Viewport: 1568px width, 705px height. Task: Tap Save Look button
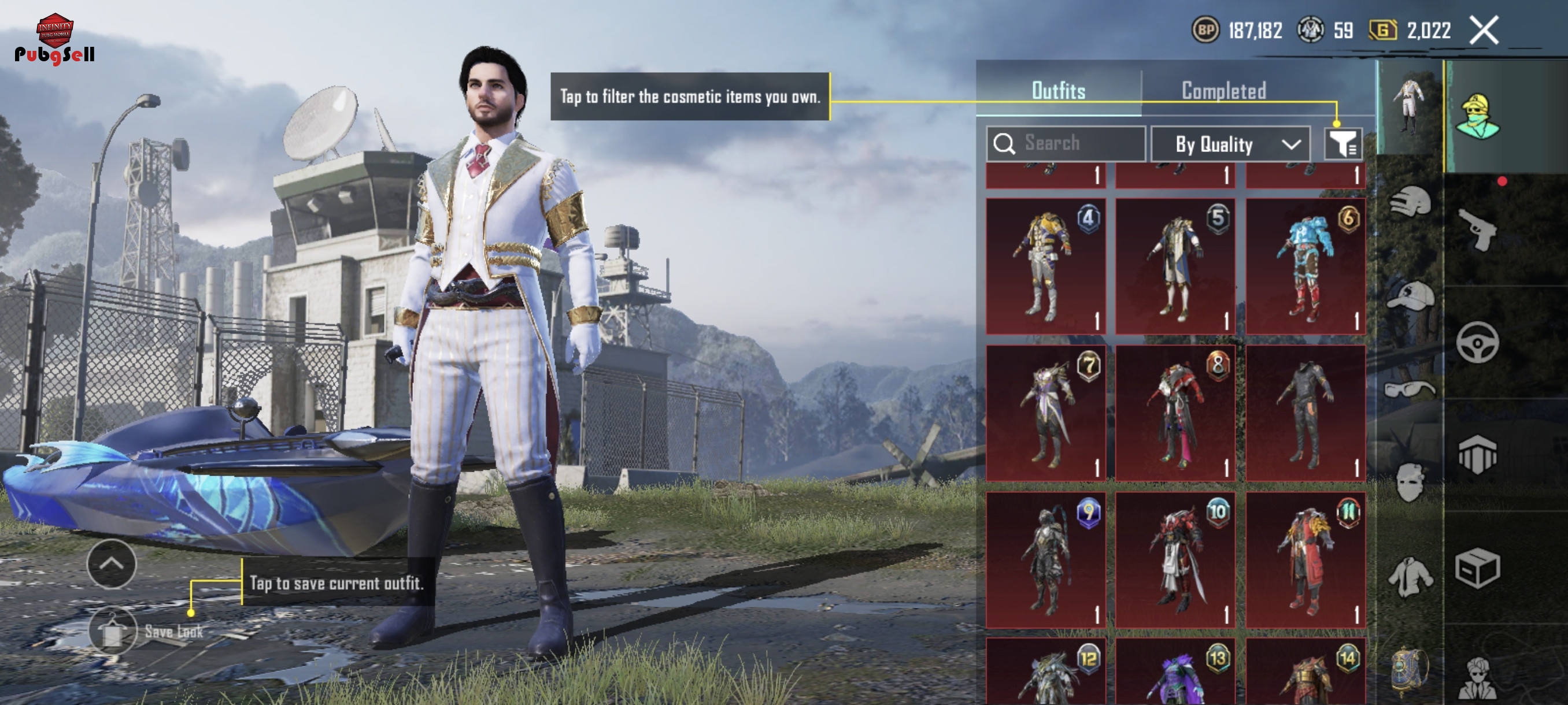(x=113, y=632)
